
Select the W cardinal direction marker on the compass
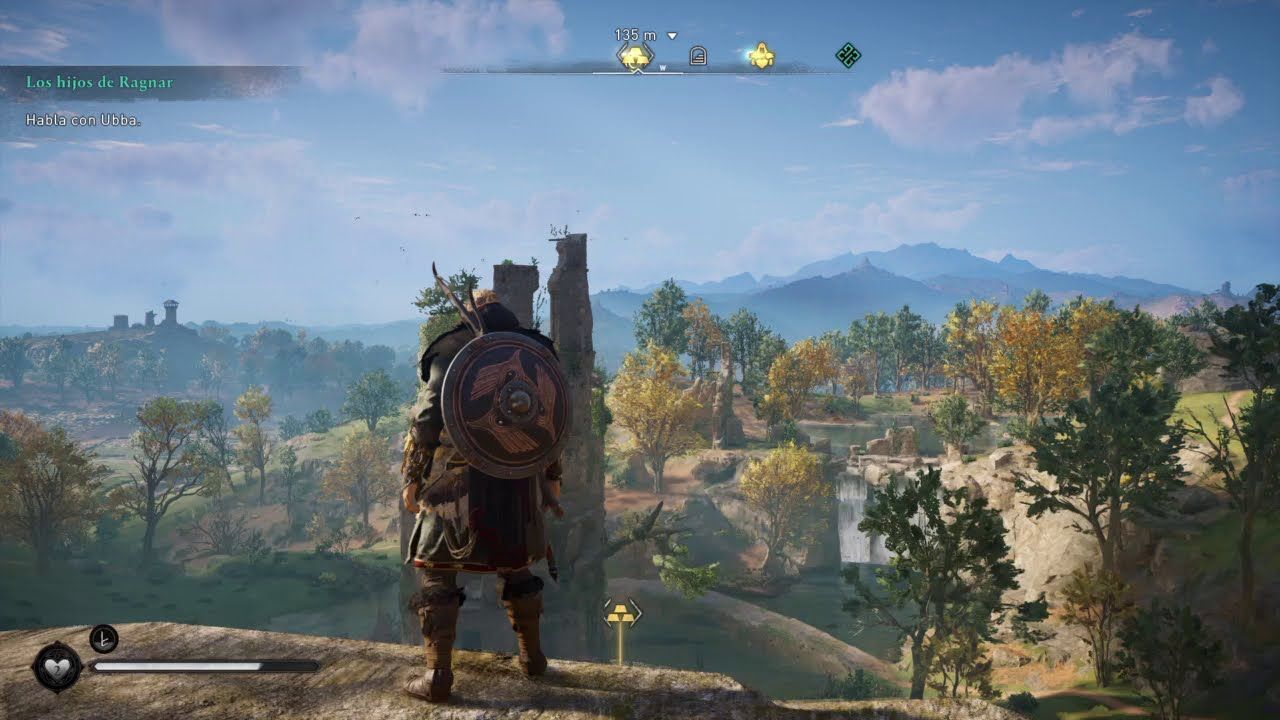coord(662,68)
